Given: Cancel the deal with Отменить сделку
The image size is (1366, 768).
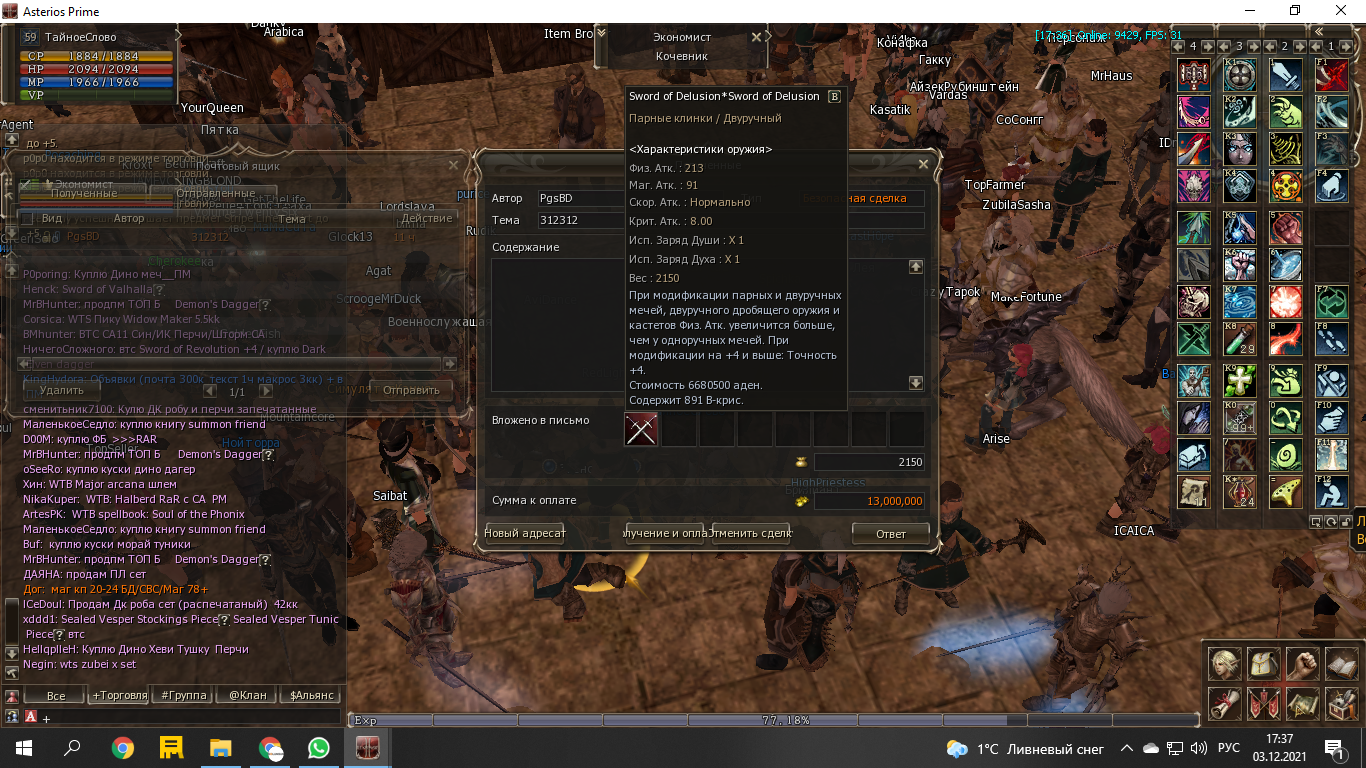Looking at the screenshot, I should [750, 533].
